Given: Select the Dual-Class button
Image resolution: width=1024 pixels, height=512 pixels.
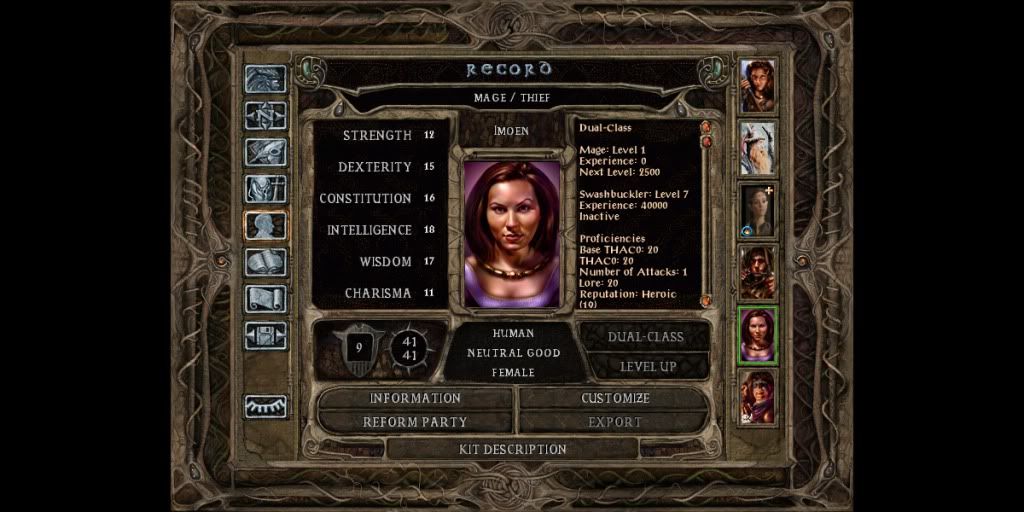Looking at the screenshot, I should (647, 337).
